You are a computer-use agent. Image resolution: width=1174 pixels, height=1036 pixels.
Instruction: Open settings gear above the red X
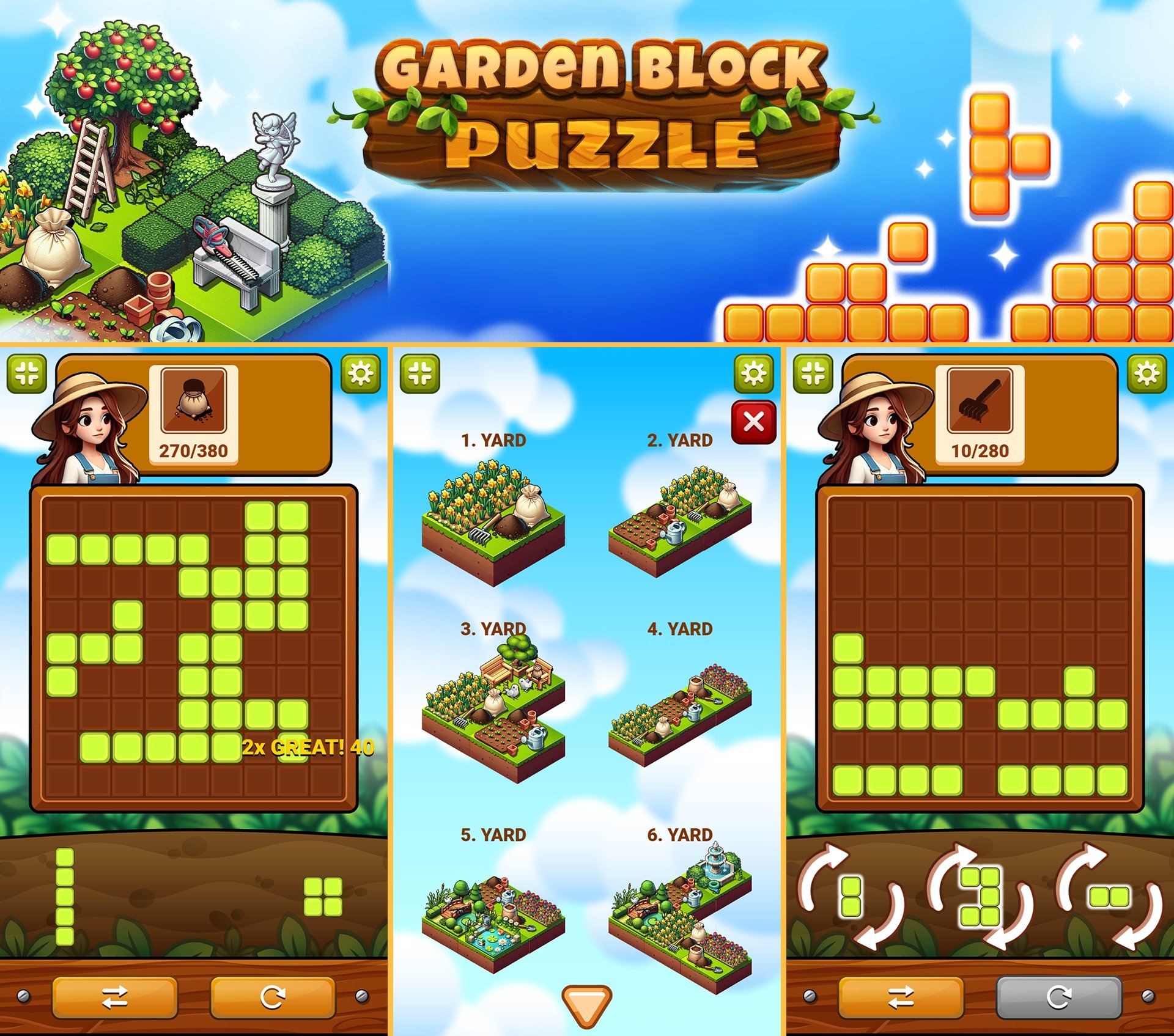click(x=753, y=372)
